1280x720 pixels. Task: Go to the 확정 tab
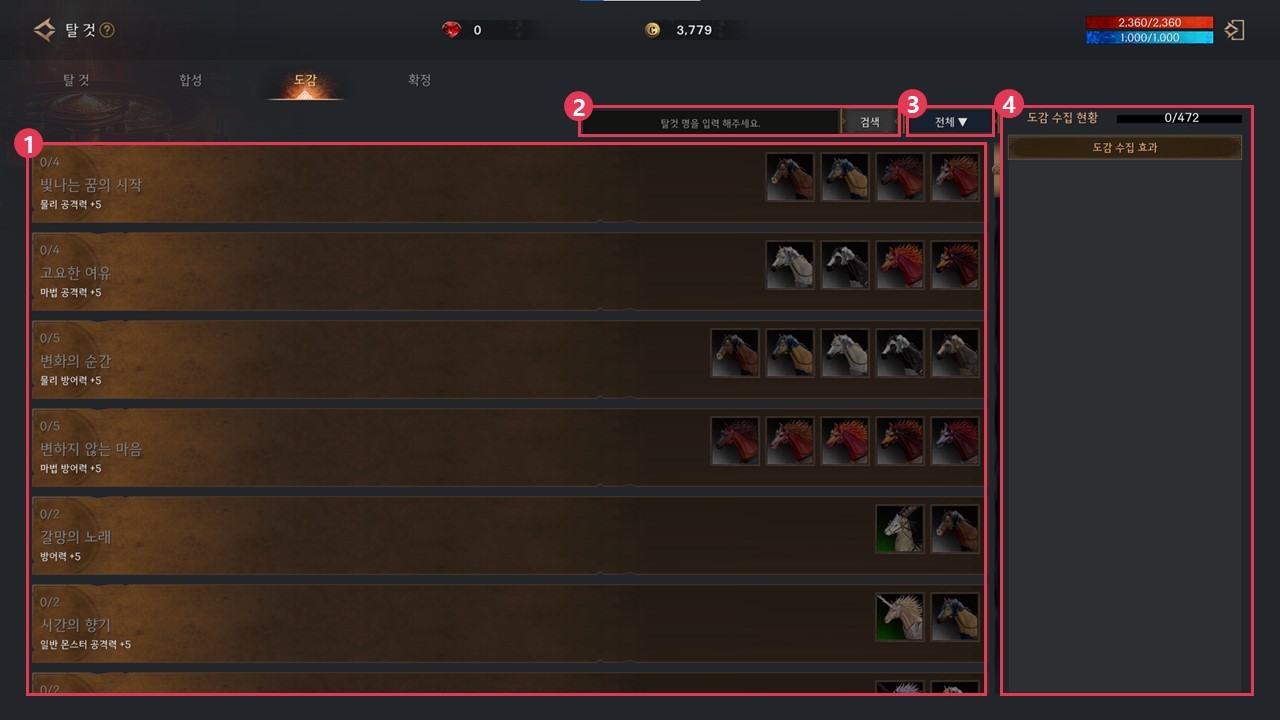point(419,80)
